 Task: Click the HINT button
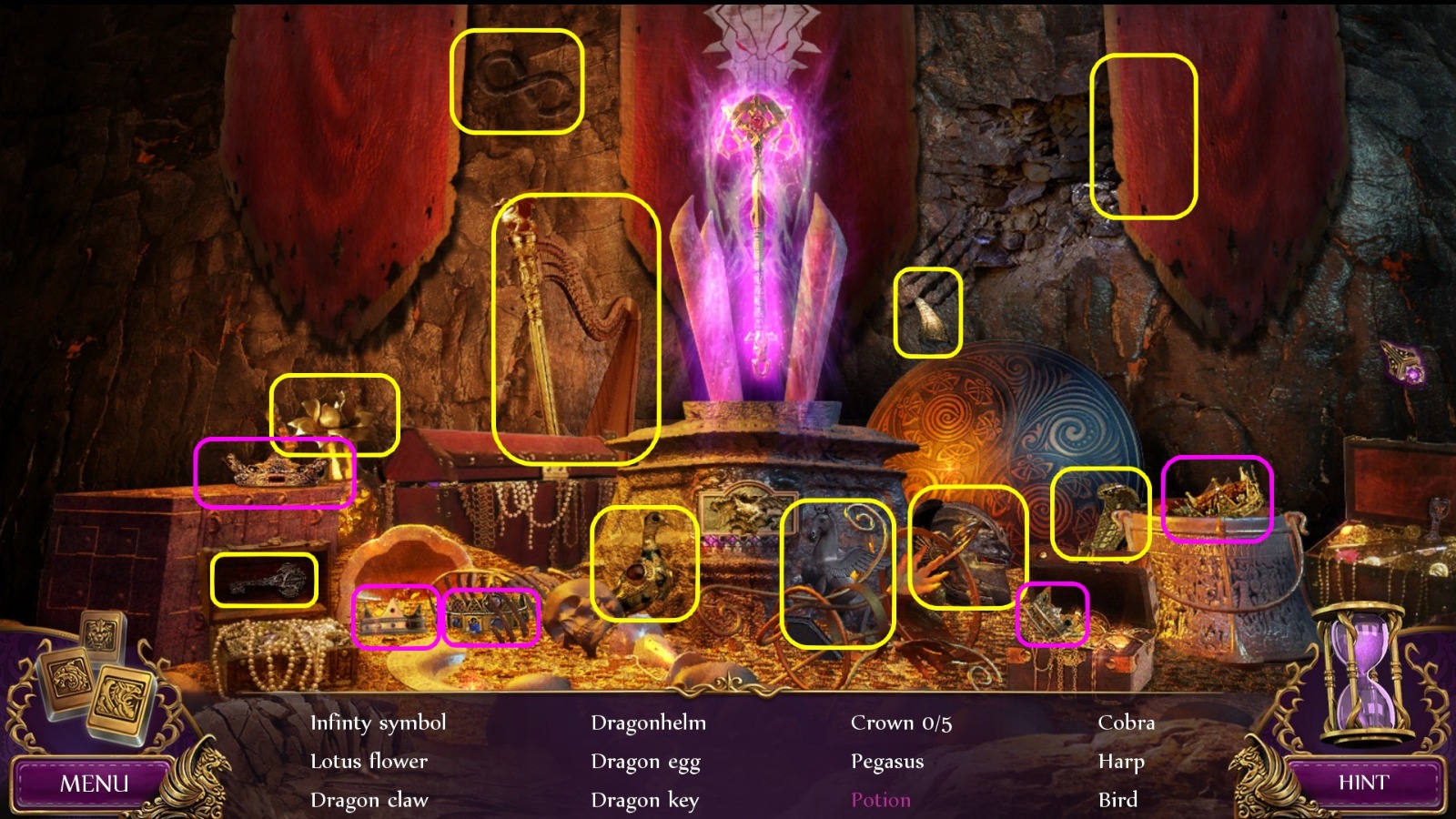[x=1363, y=783]
